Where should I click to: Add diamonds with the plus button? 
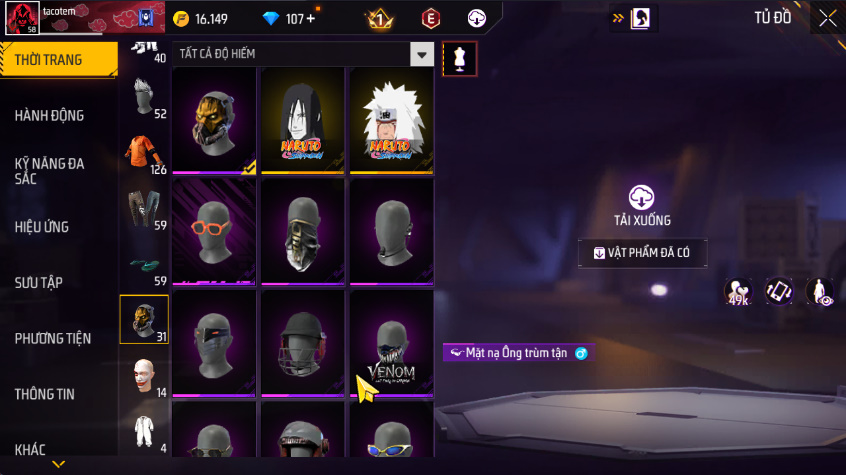[x=310, y=19]
